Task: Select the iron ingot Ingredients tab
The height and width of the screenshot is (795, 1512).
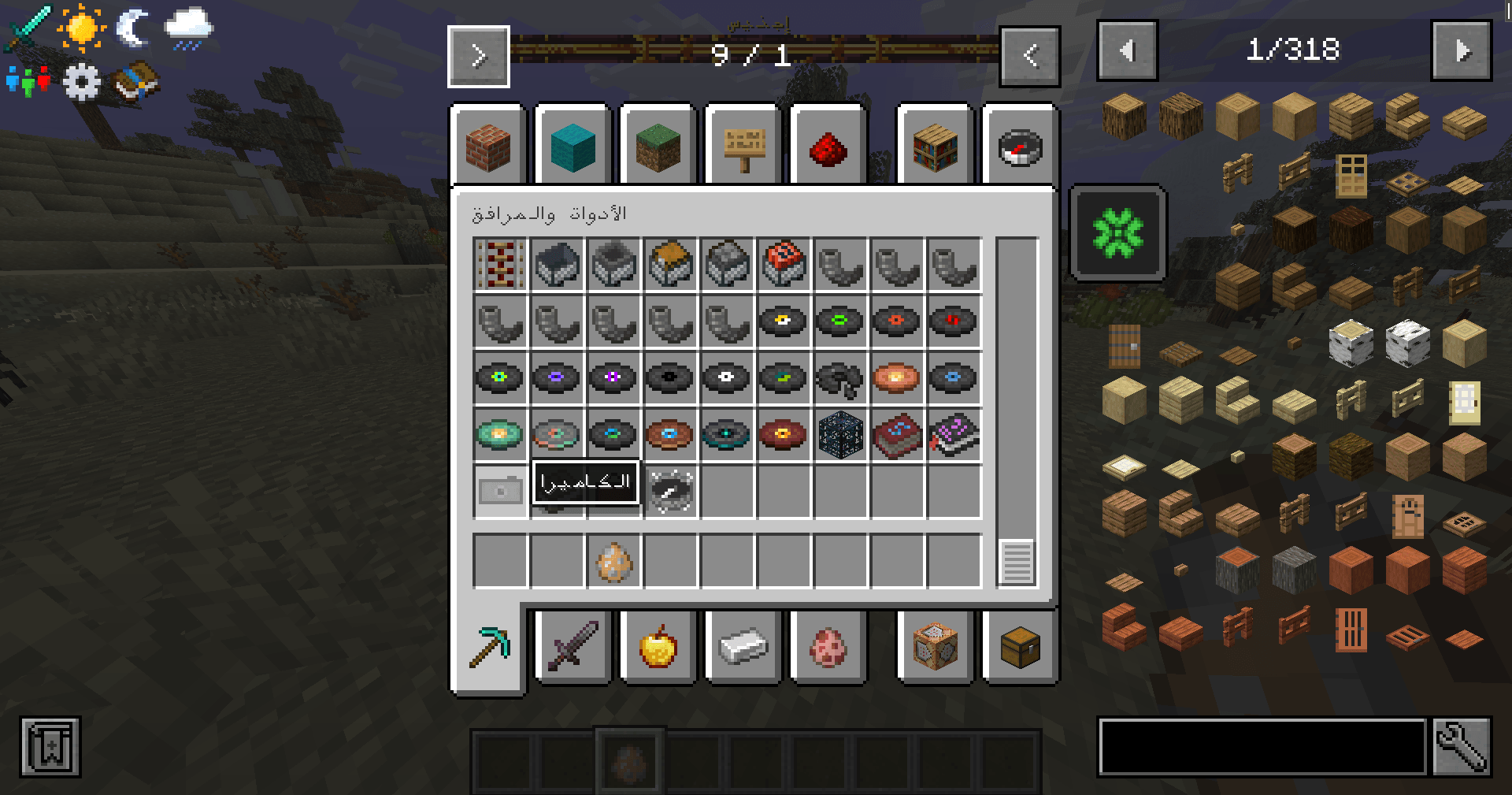Action: pyautogui.click(x=743, y=646)
